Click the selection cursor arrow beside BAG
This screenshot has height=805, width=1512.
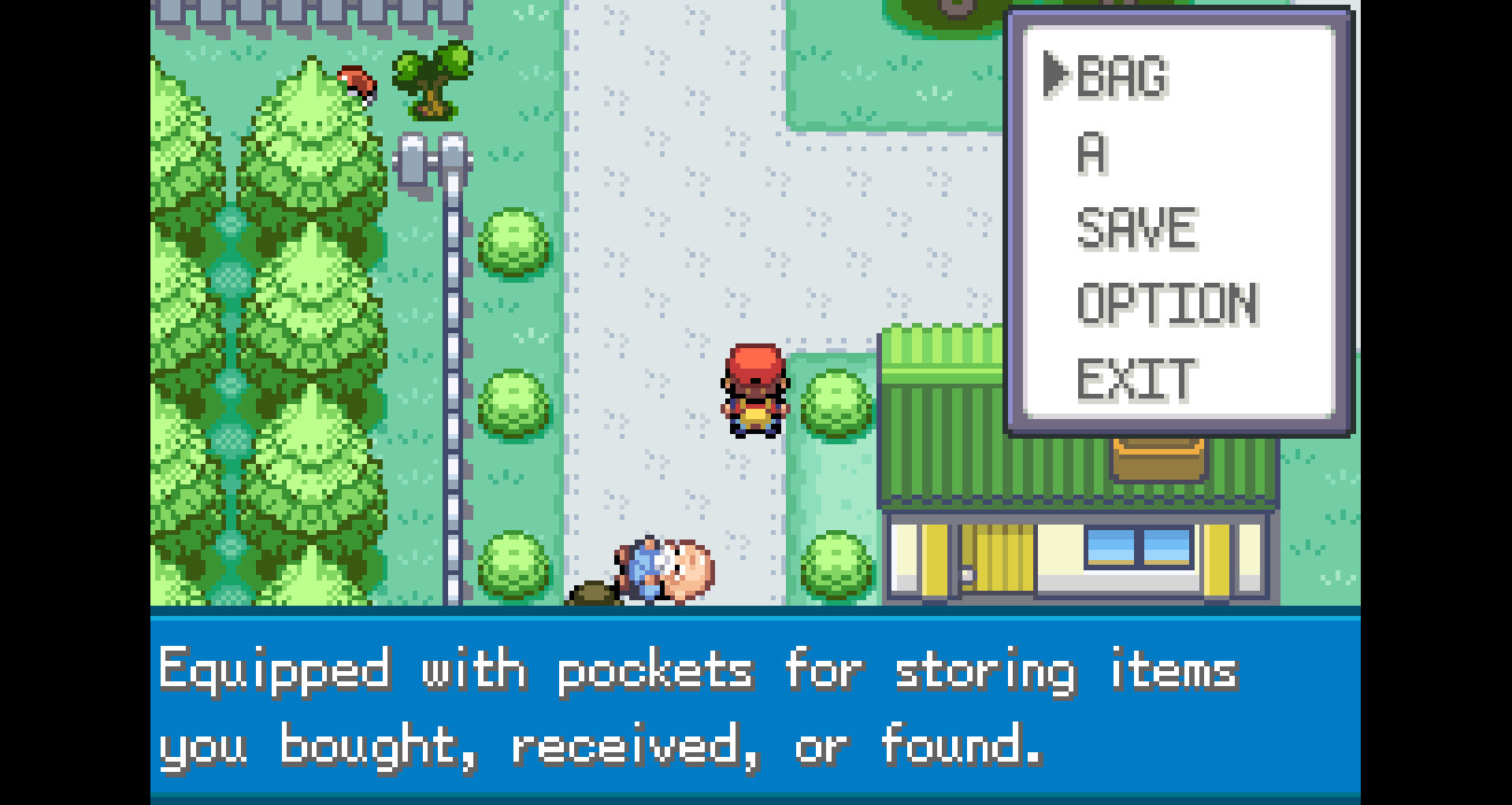(x=1055, y=76)
